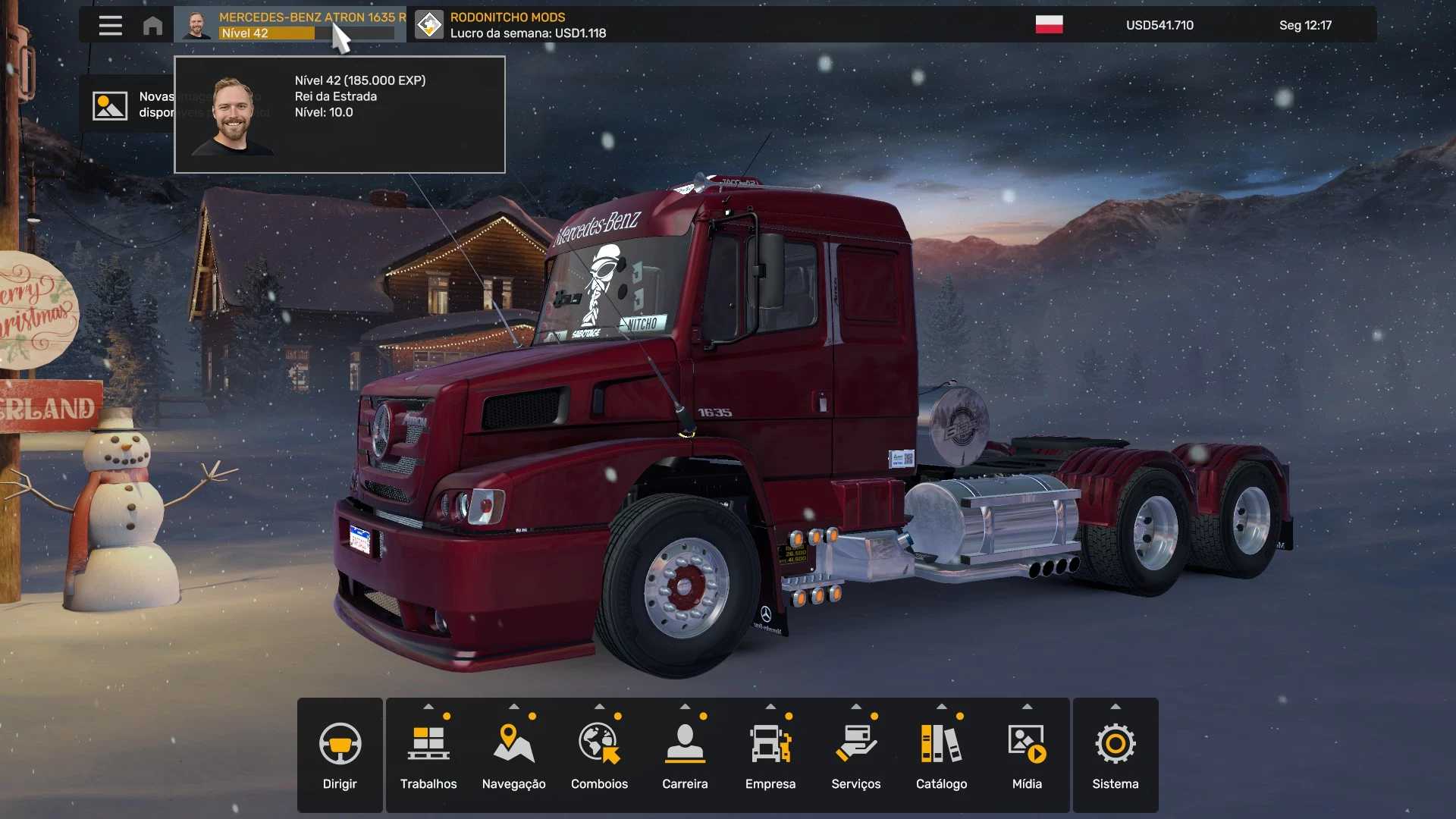
Task: Select the Comboios menu
Action: pos(599,755)
